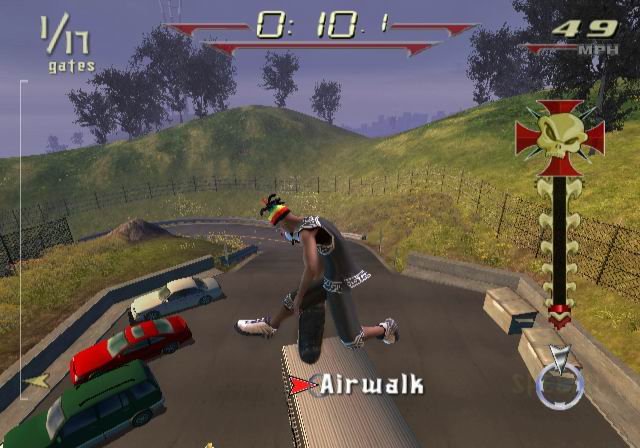Select the circular compass indicator icon
Image resolution: width=640 pixels, height=448 pixels.
coord(560,384)
